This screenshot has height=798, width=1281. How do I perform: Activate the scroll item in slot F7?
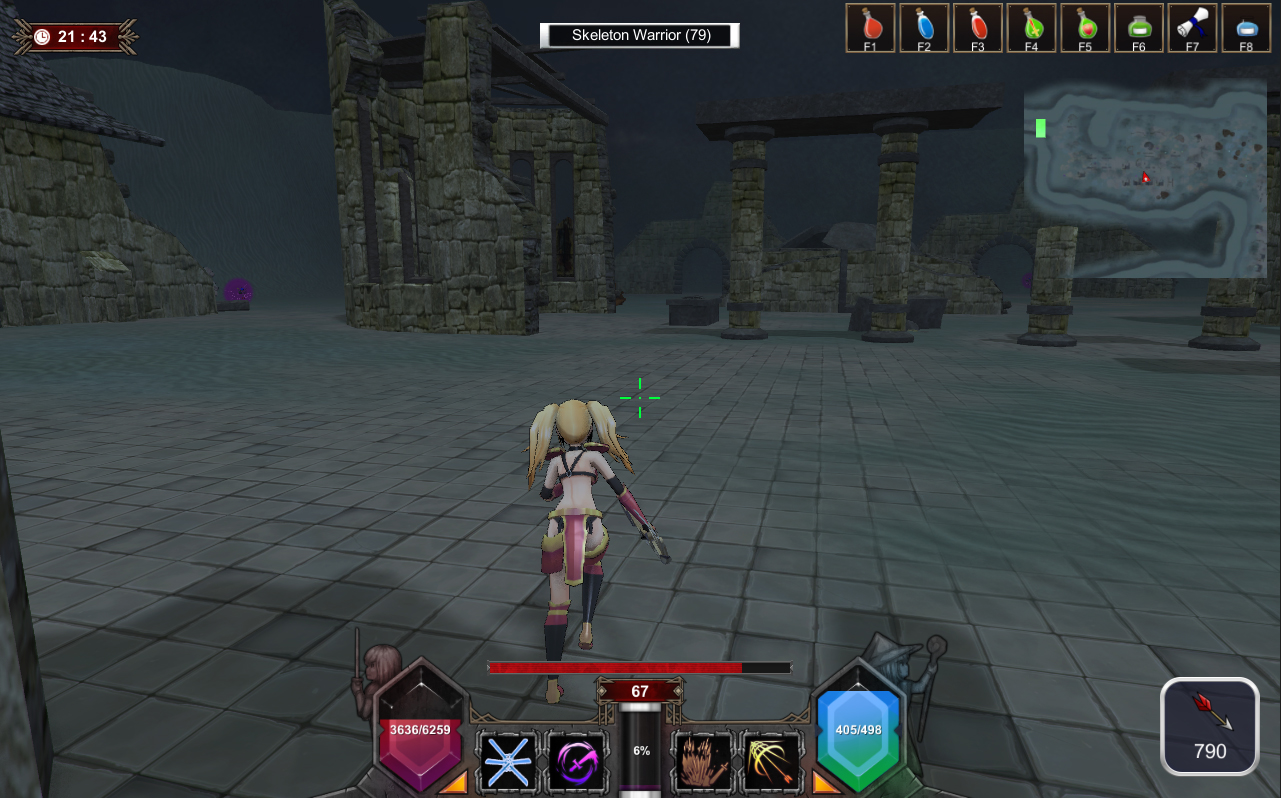click(1192, 28)
